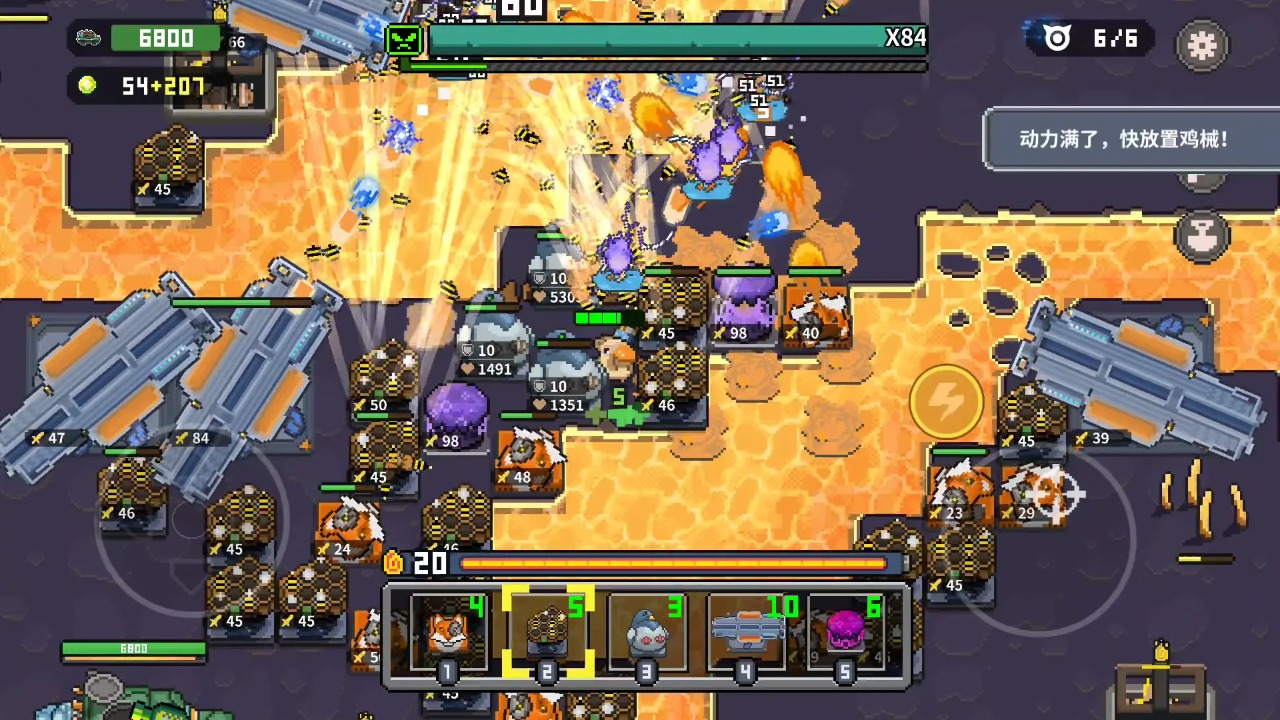Viewport: 1280px width, 720px height.
Task: Pick the grey pigeon unit in slot 3
Action: (x=647, y=633)
